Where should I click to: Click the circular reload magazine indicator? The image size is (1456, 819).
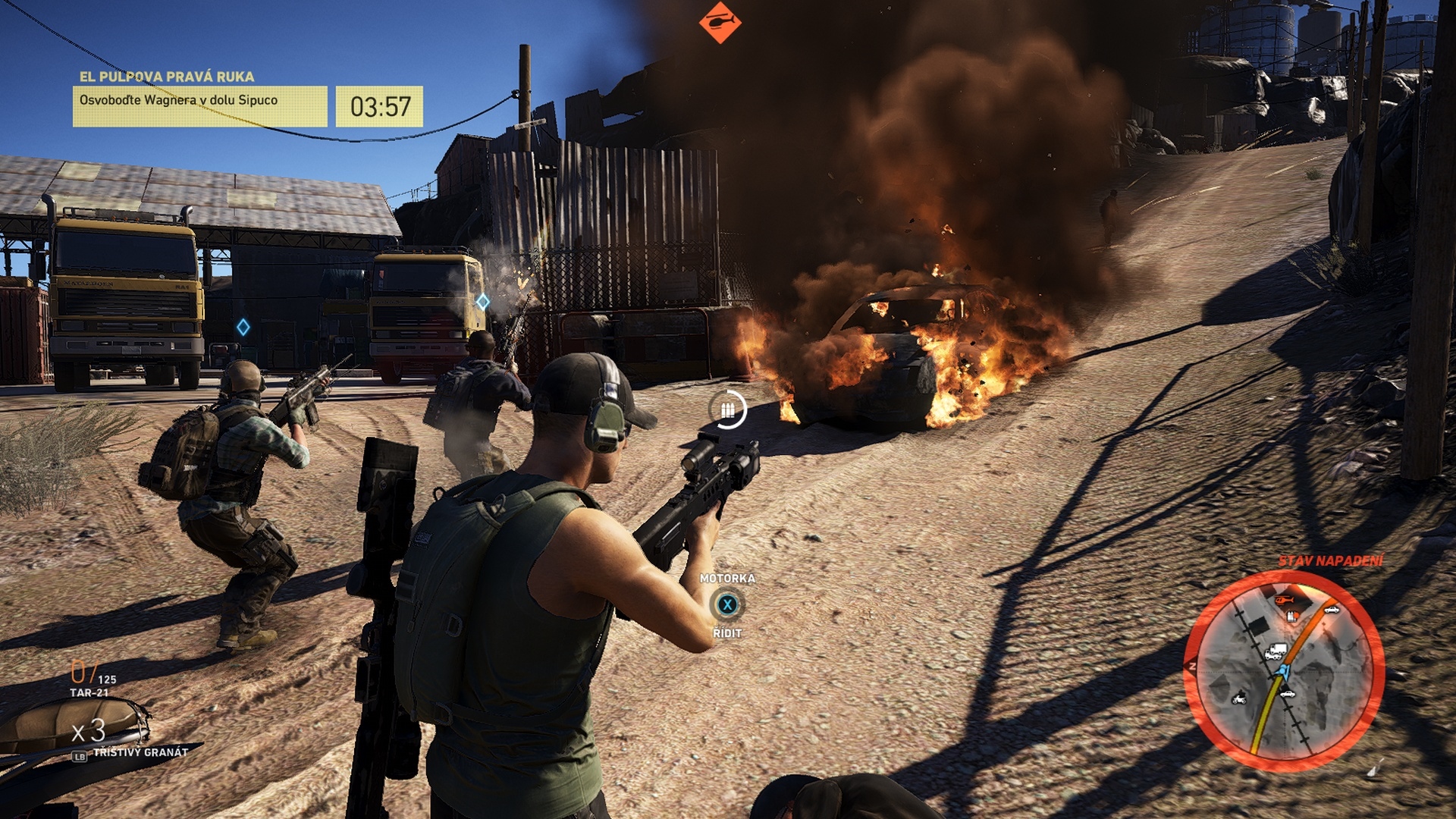point(728,410)
